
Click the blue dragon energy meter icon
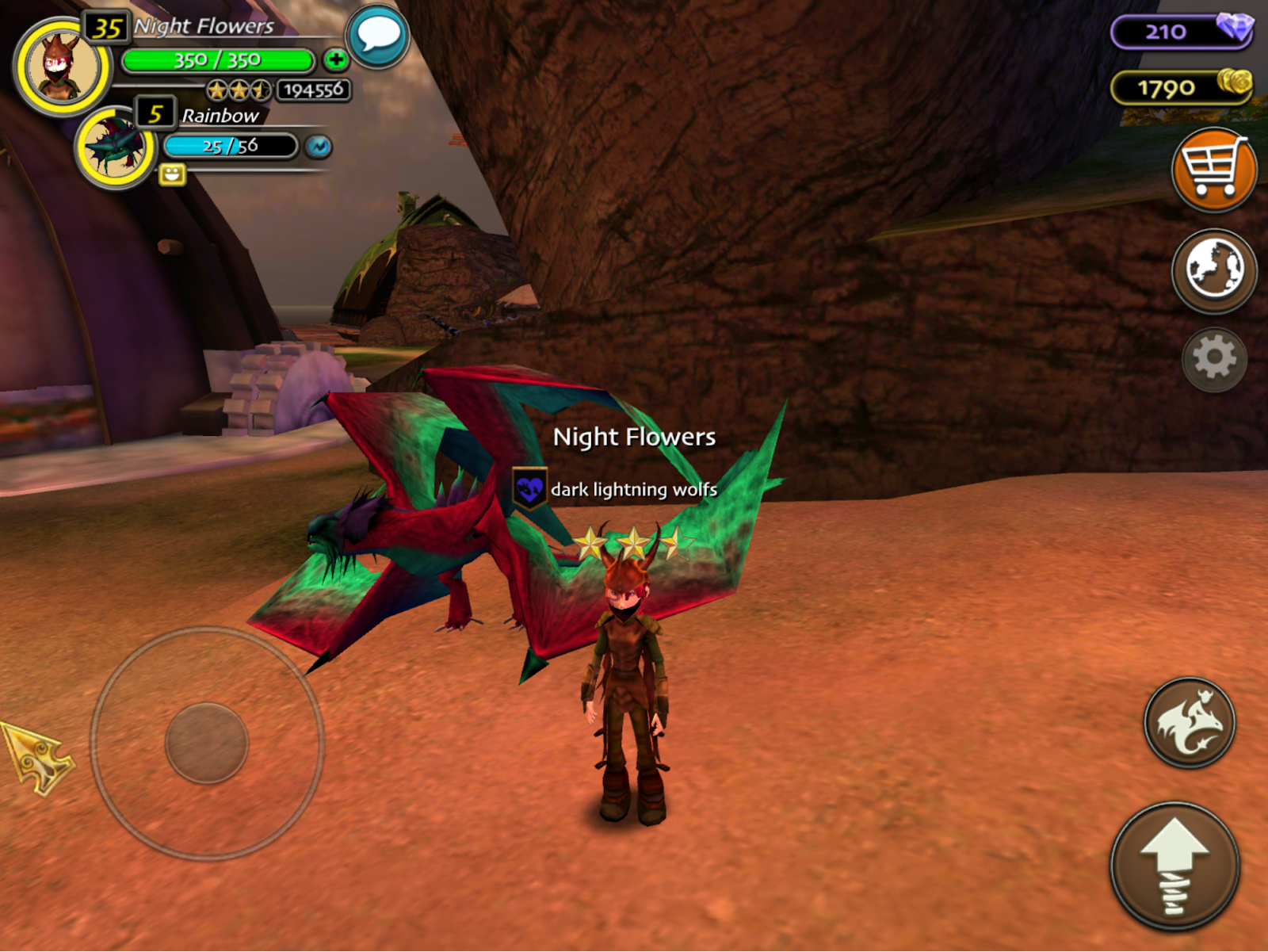[x=319, y=147]
